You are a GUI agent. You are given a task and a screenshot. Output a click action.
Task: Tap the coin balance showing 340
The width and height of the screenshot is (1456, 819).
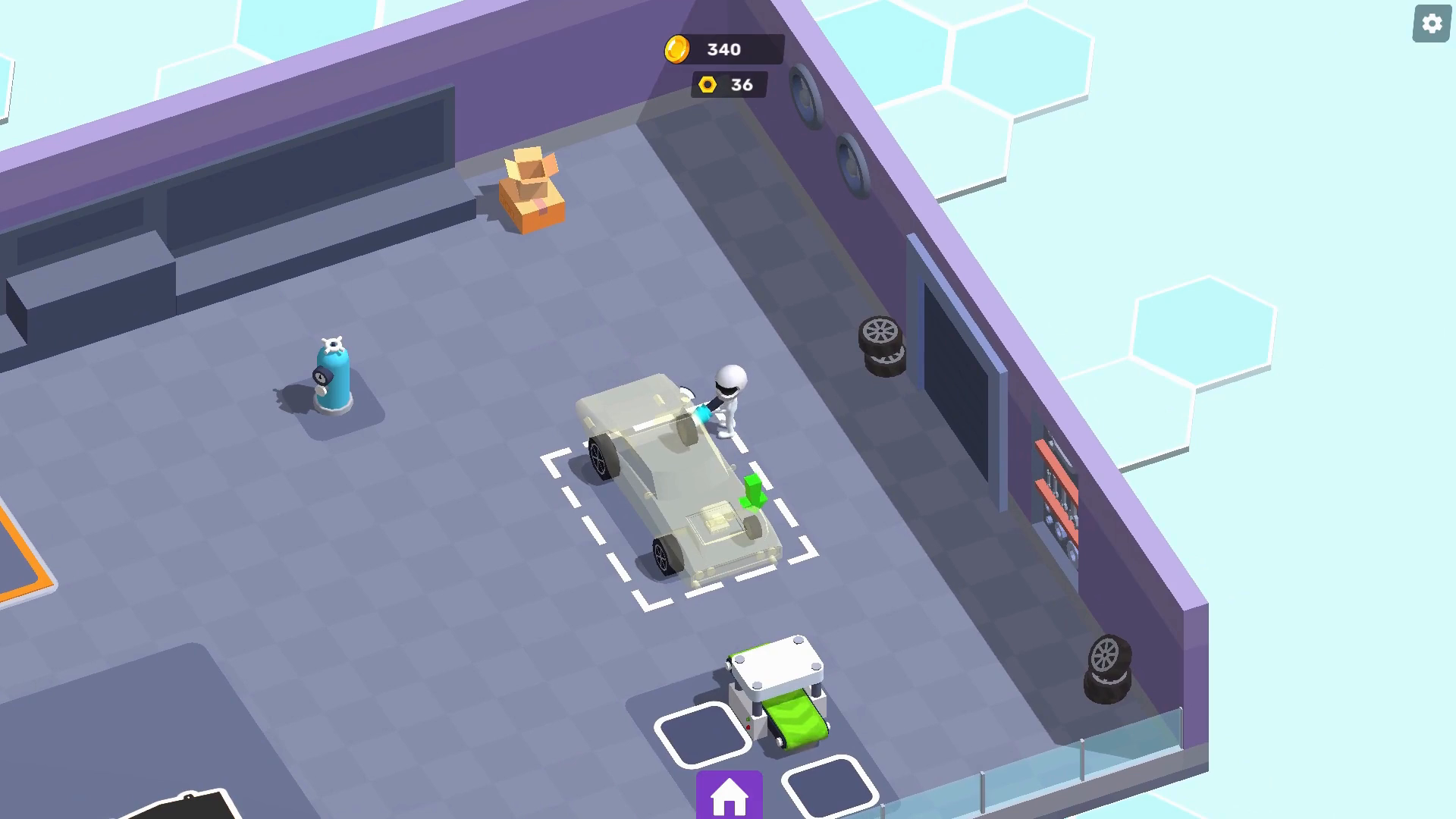point(724,50)
